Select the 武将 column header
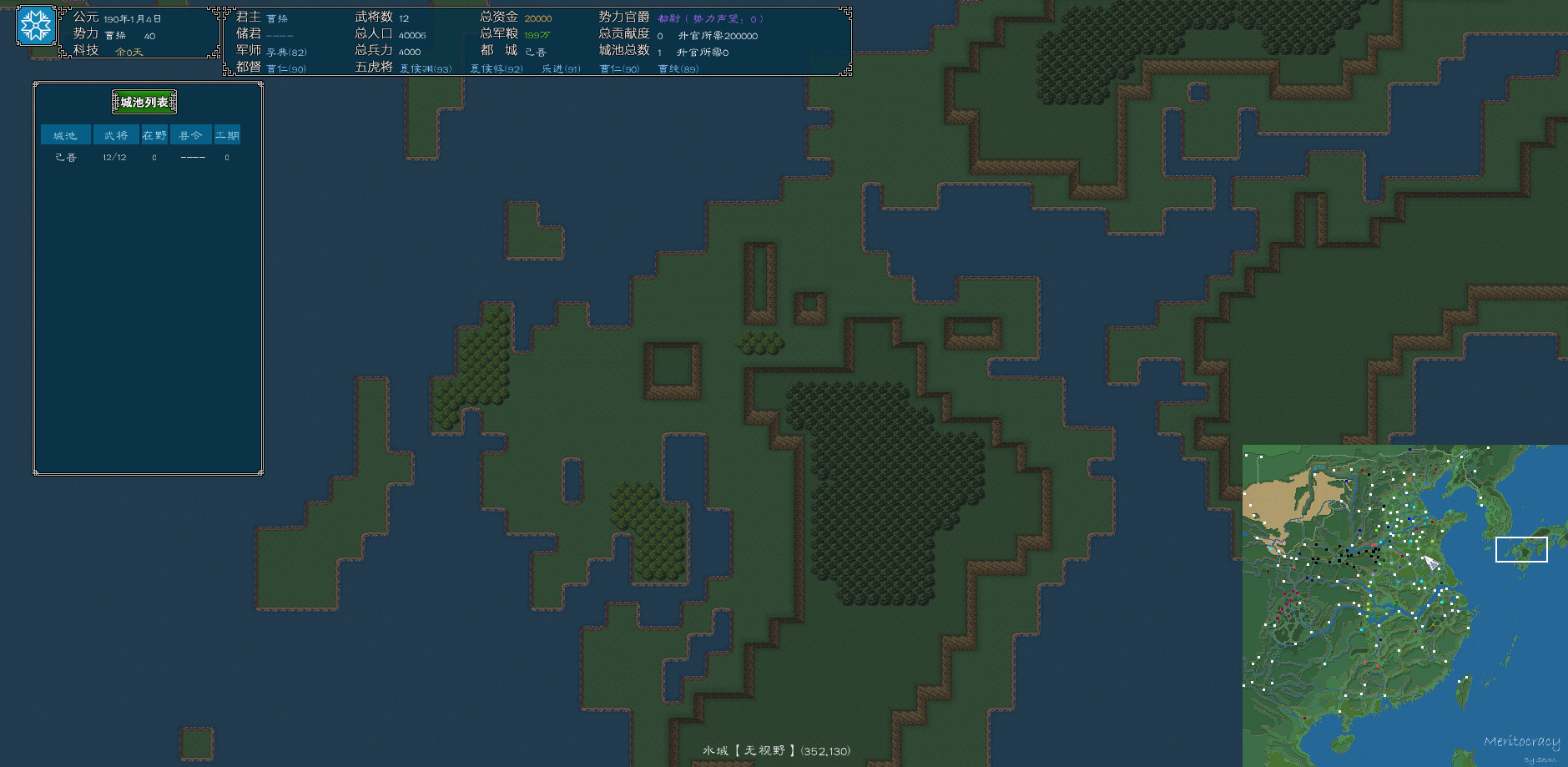Image resolution: width=1568 pixels, height=767 pixels. coord(116,134)
